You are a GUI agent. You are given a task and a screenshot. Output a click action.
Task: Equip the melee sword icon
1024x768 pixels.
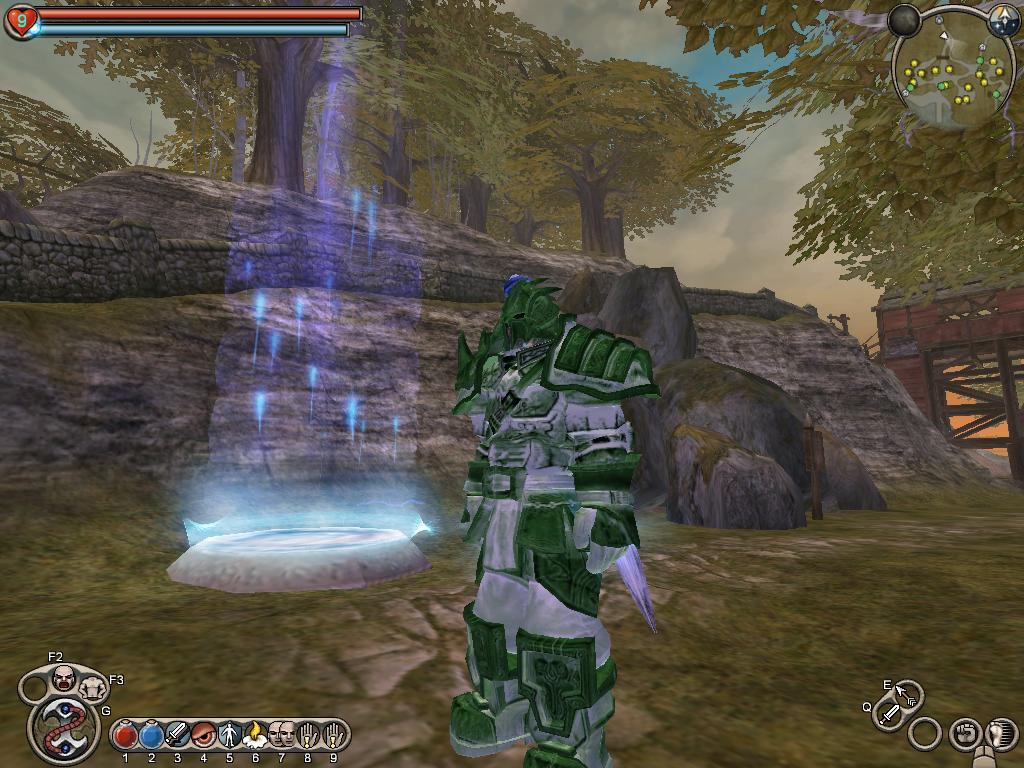[x=889, y=714]
